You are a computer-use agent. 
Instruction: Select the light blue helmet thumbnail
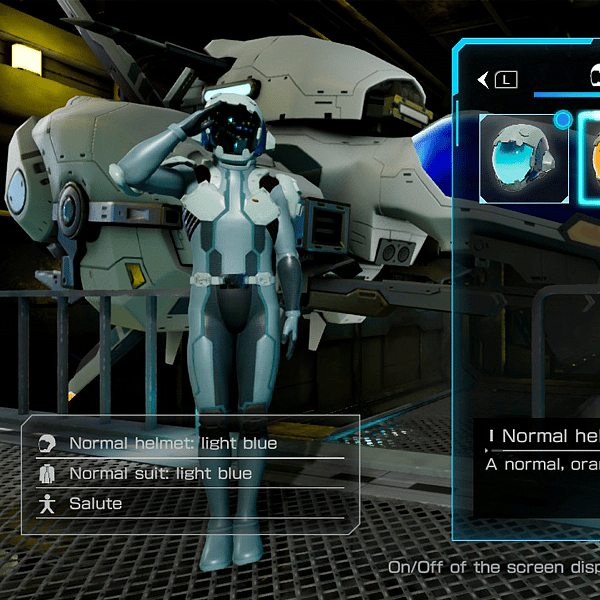tap(524, 158)
